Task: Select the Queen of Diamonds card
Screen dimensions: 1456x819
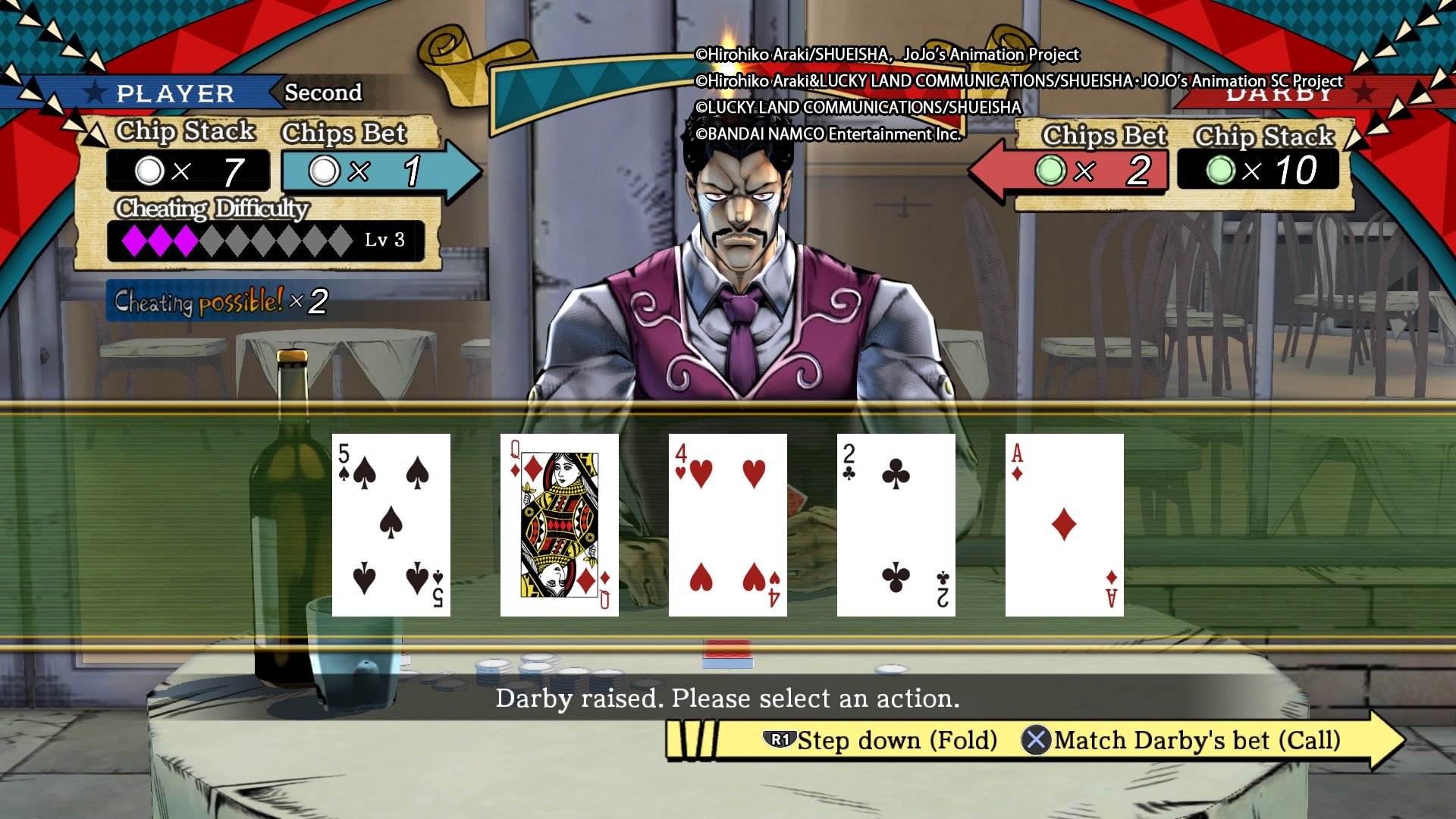Action: (559, 523)
